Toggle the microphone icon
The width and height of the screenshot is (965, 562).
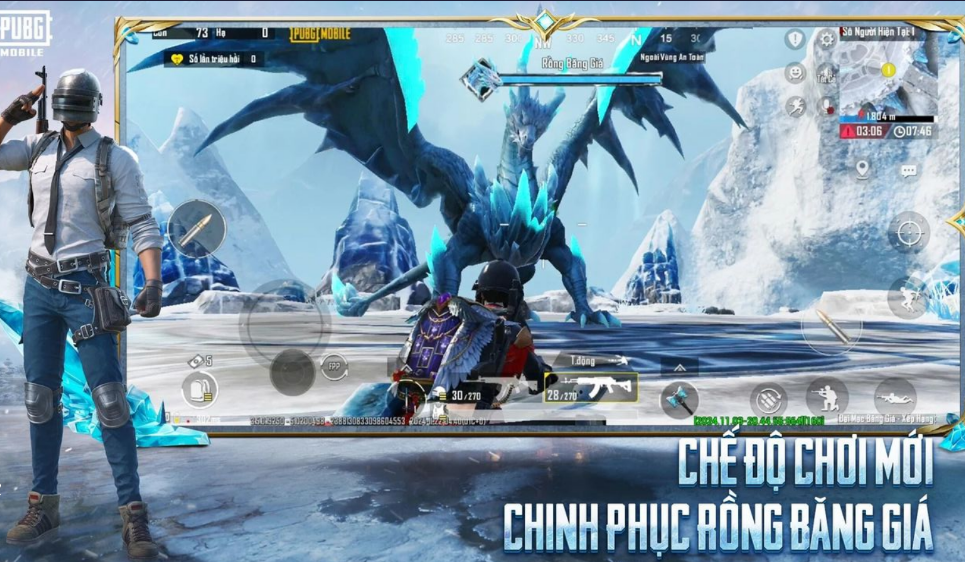tap(827, 105)
